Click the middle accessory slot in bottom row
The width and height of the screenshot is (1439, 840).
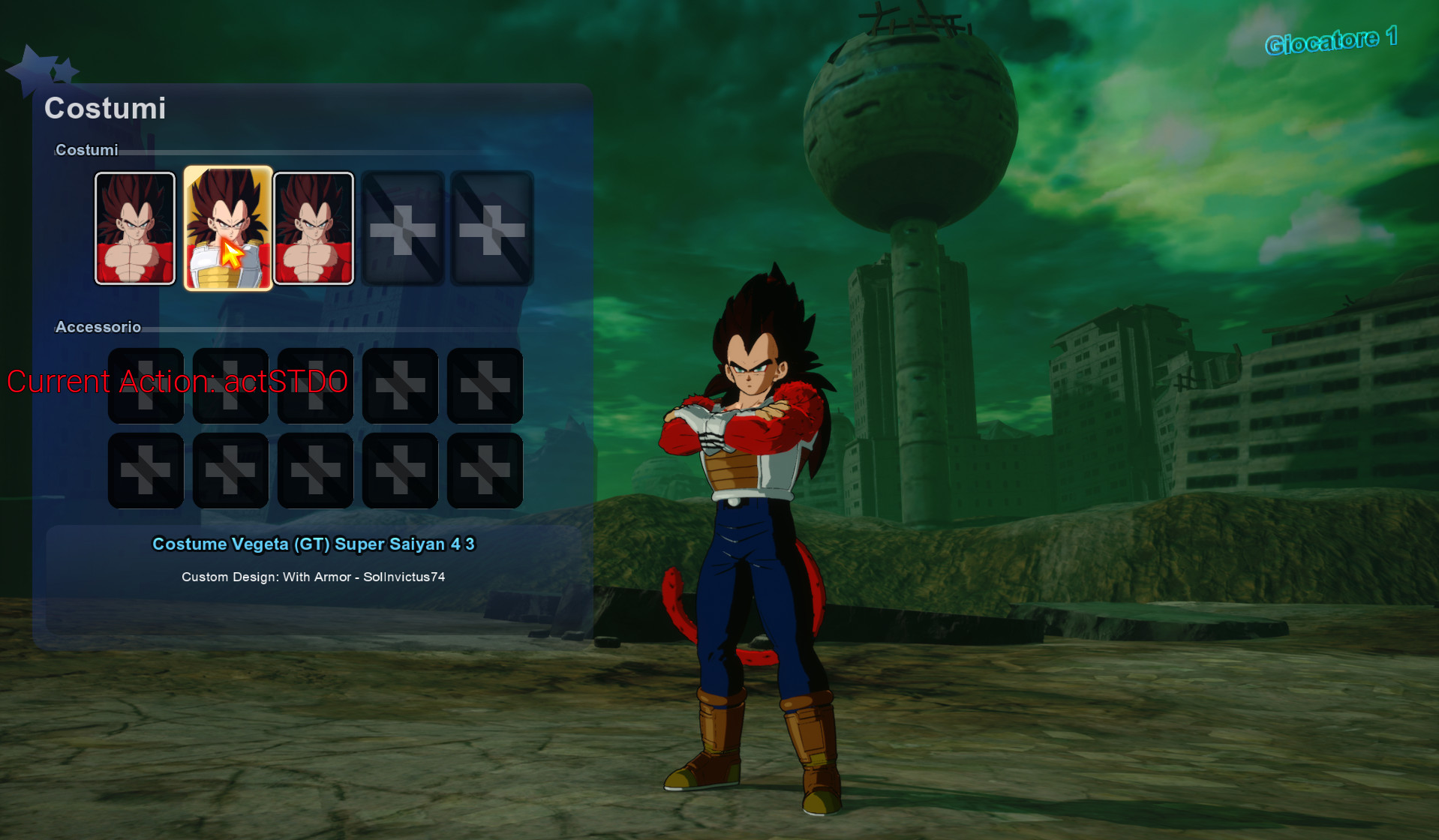tap(315, 470)
